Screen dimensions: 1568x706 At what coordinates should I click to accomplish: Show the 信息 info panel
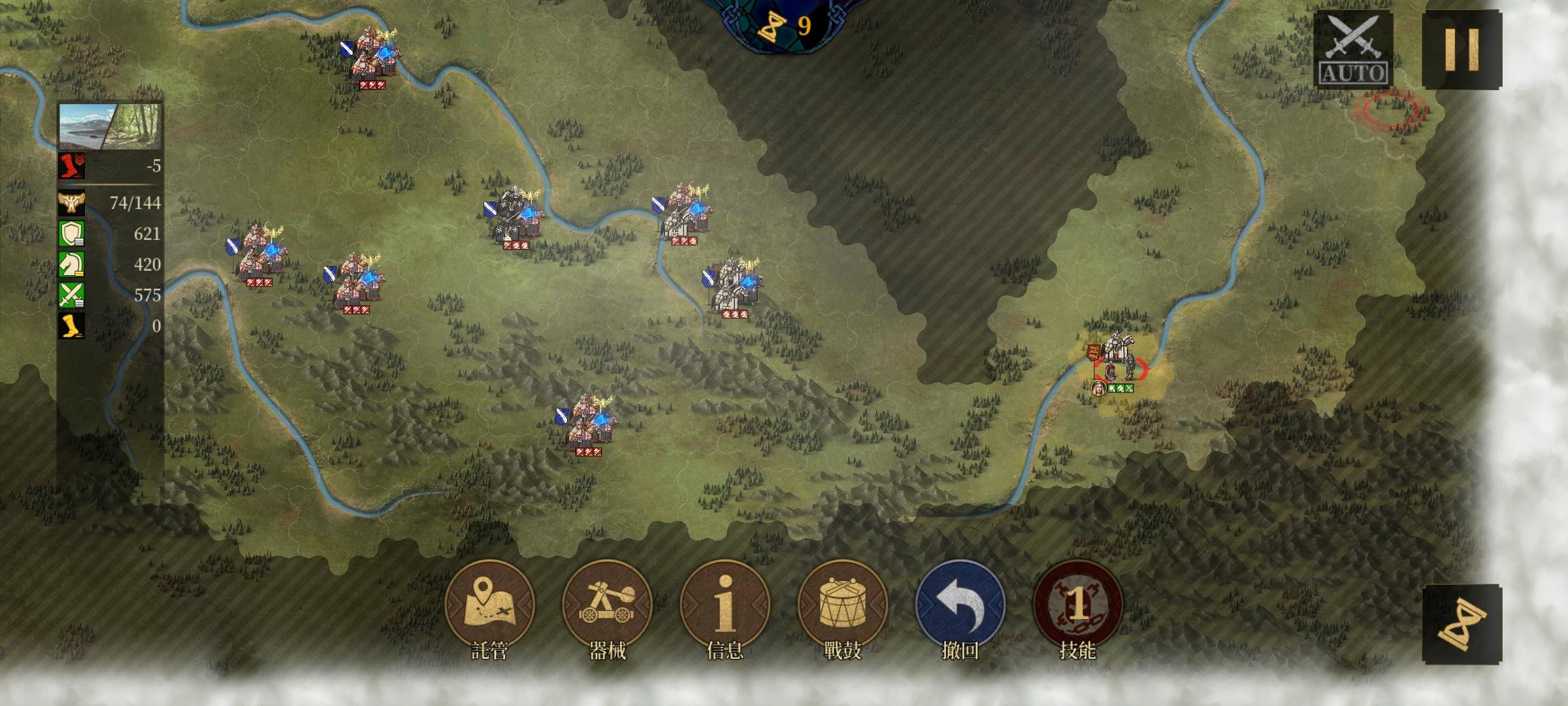click(725, 605)
